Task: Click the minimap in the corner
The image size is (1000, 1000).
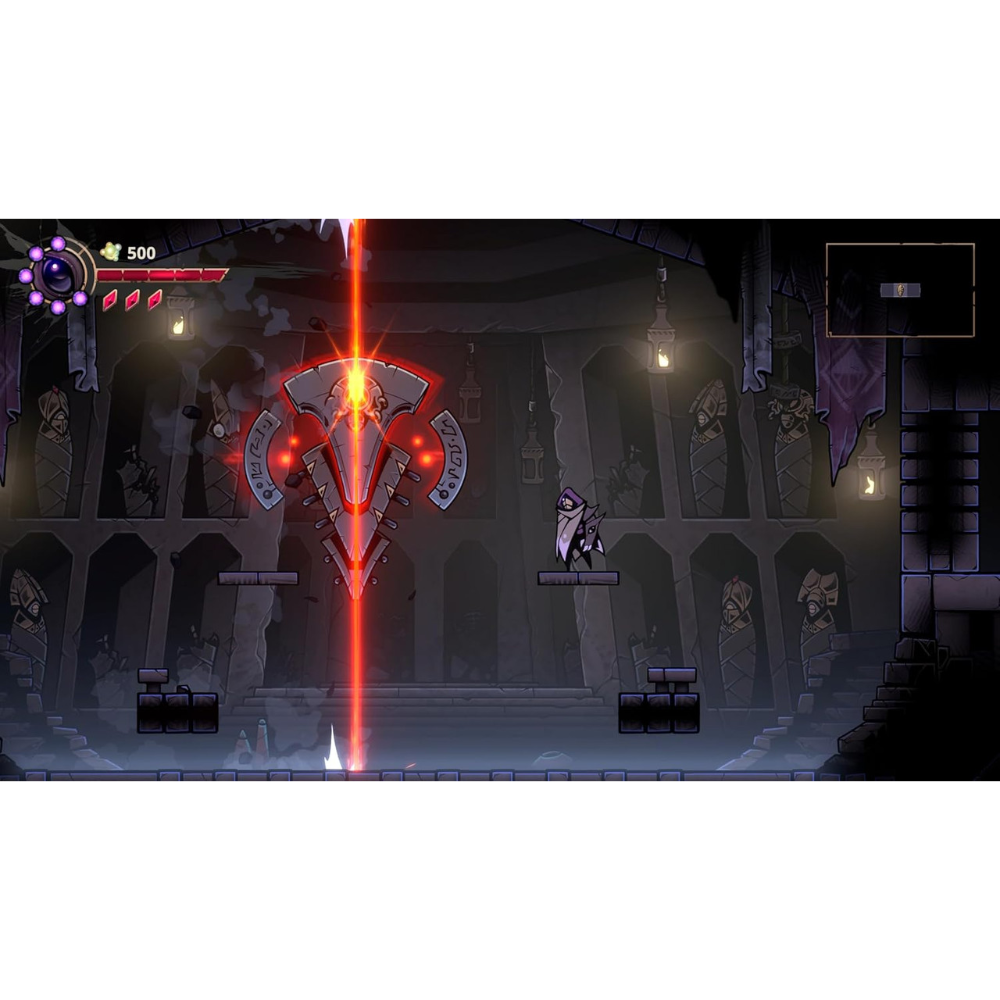Action: coord(900,290)
